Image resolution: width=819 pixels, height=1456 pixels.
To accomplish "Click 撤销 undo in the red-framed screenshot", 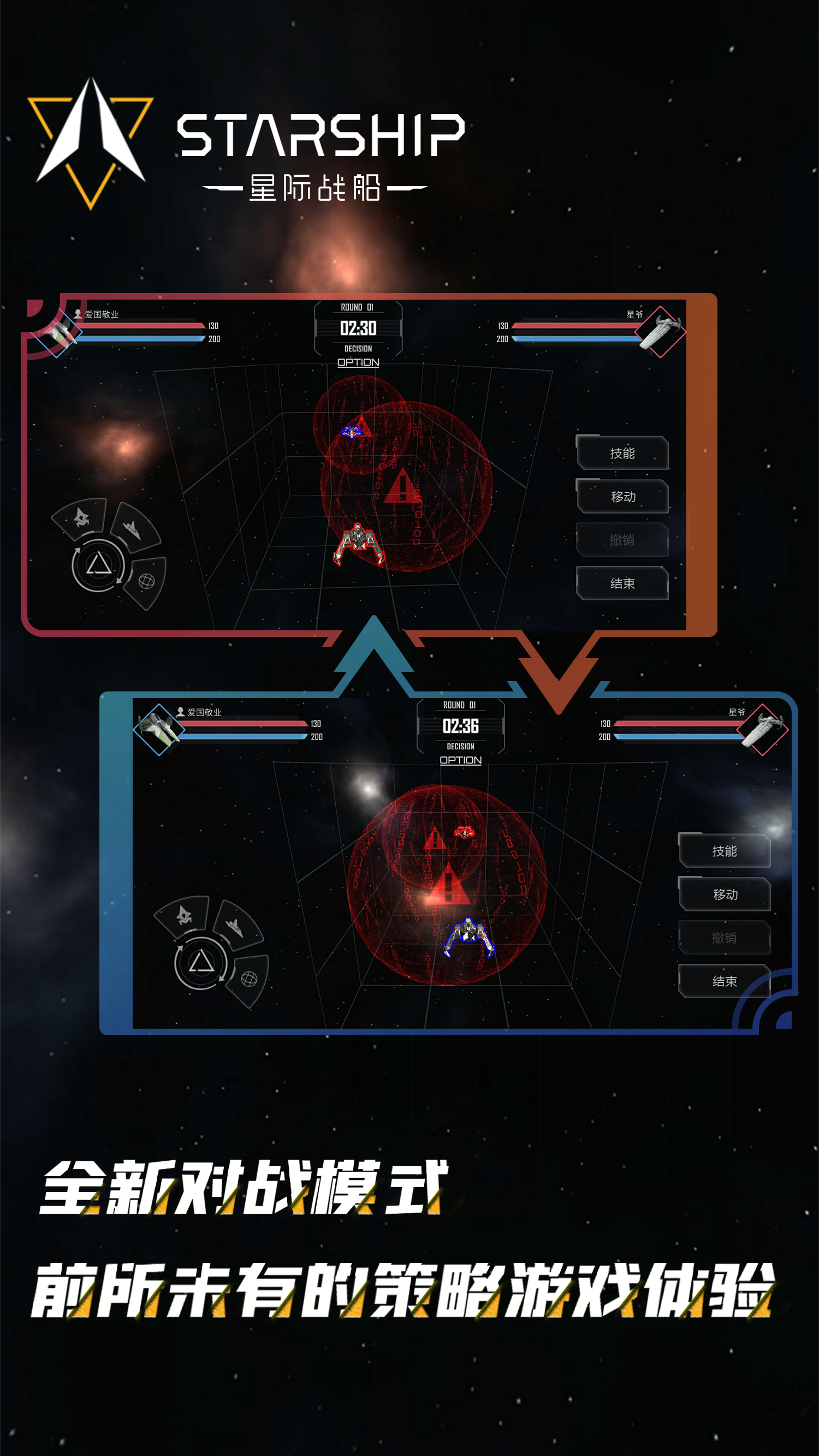I will 622,540.
